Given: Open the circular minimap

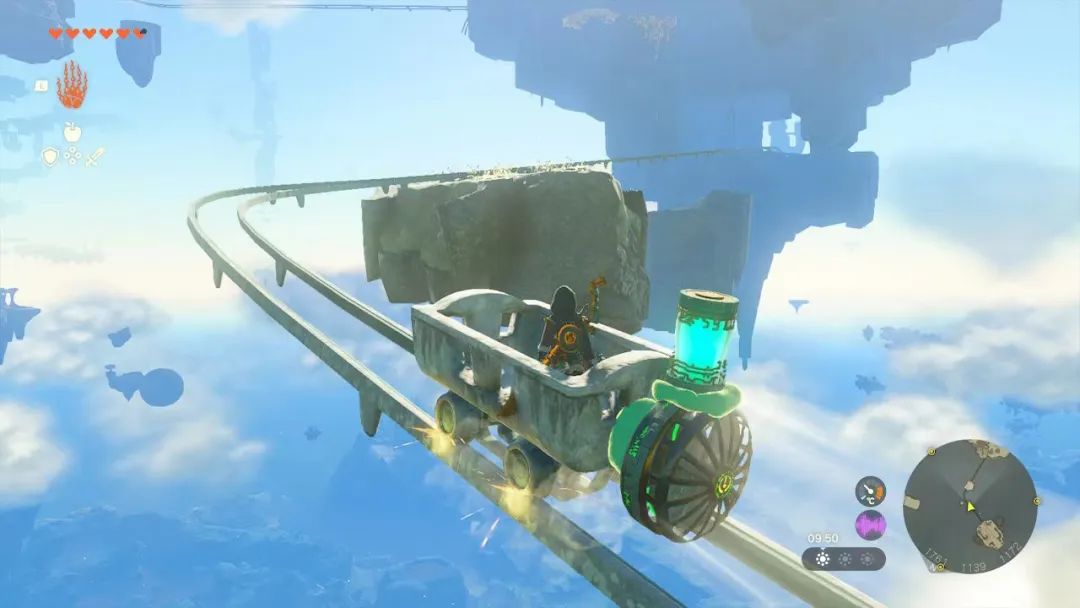Looking at the screenshot, I should [x=969, y=505].
